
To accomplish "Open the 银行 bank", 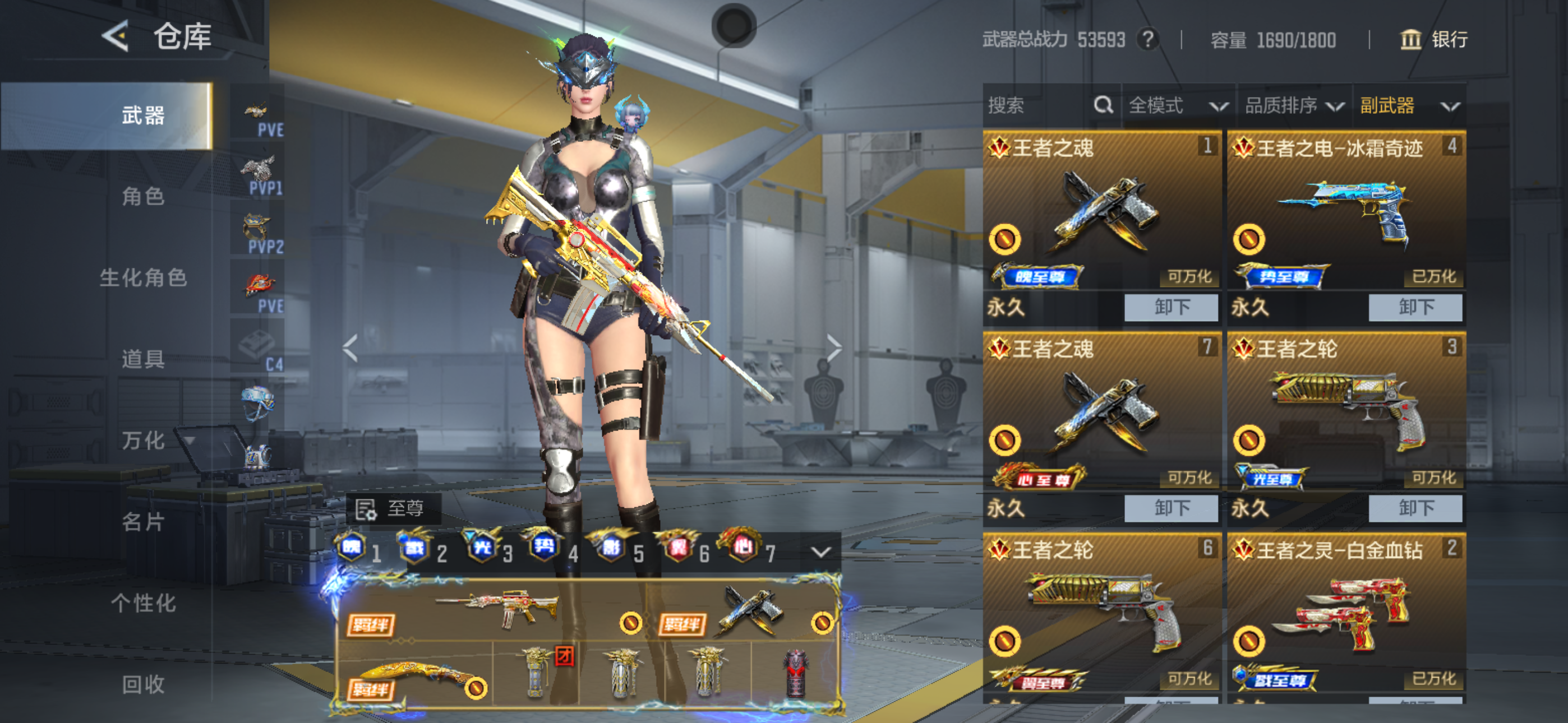I will 1434,40.
